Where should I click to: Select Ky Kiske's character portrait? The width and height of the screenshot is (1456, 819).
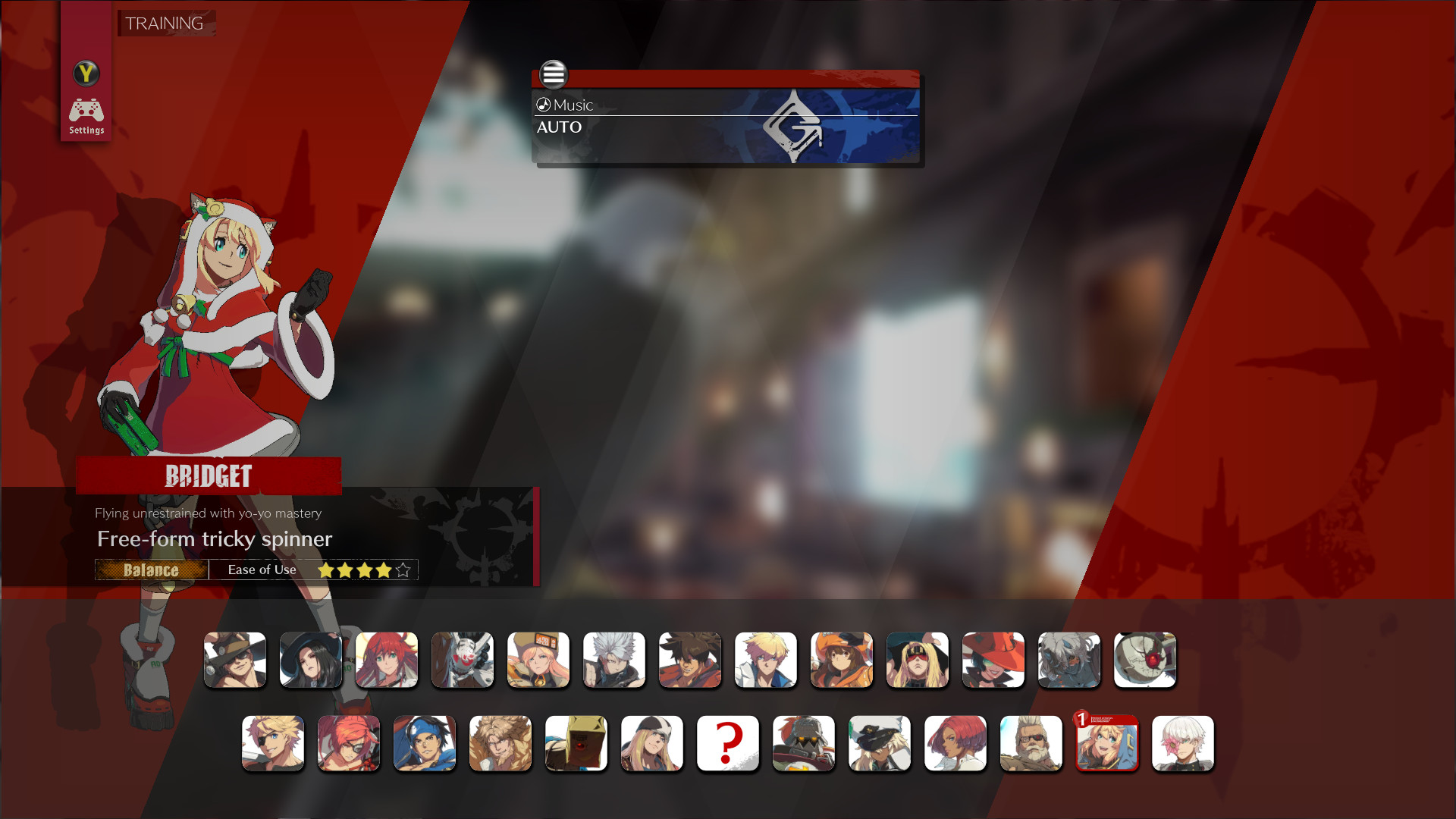[766, 660]
